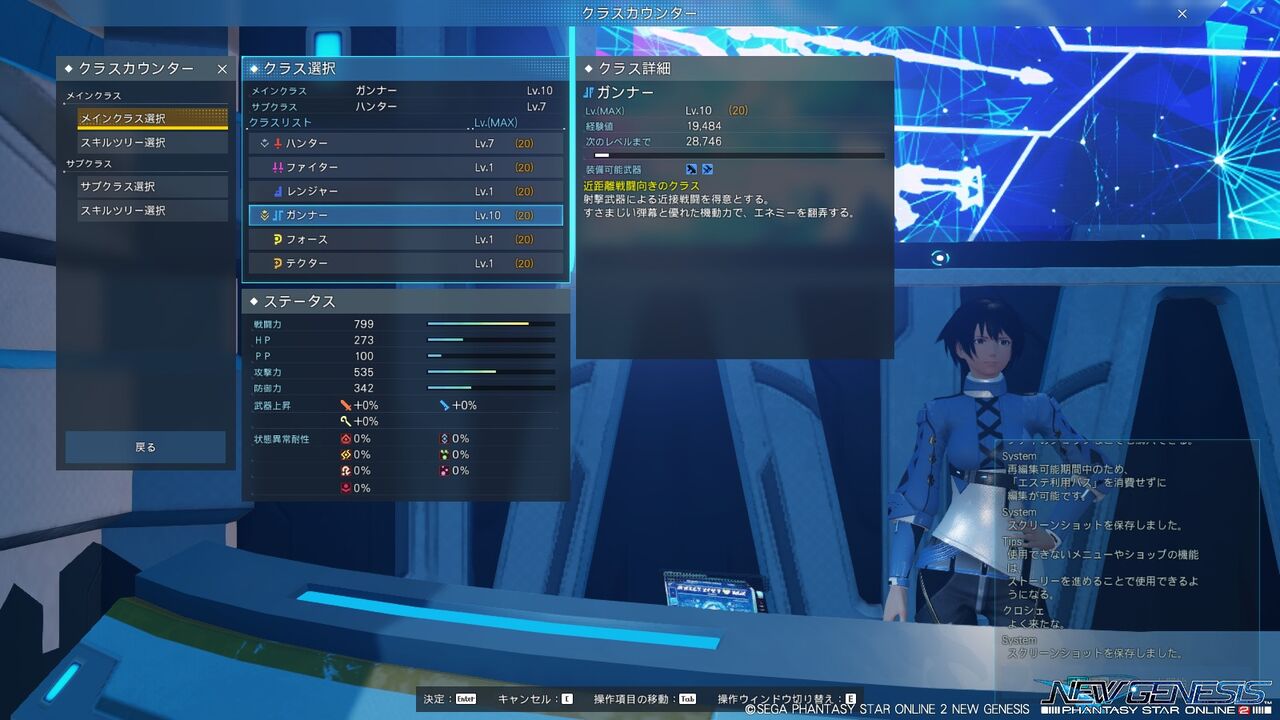Click the Gunner icon in class detail header
Image resolution: width=1280 pixels, height=720 pixels.
click(x=589, y=91)
